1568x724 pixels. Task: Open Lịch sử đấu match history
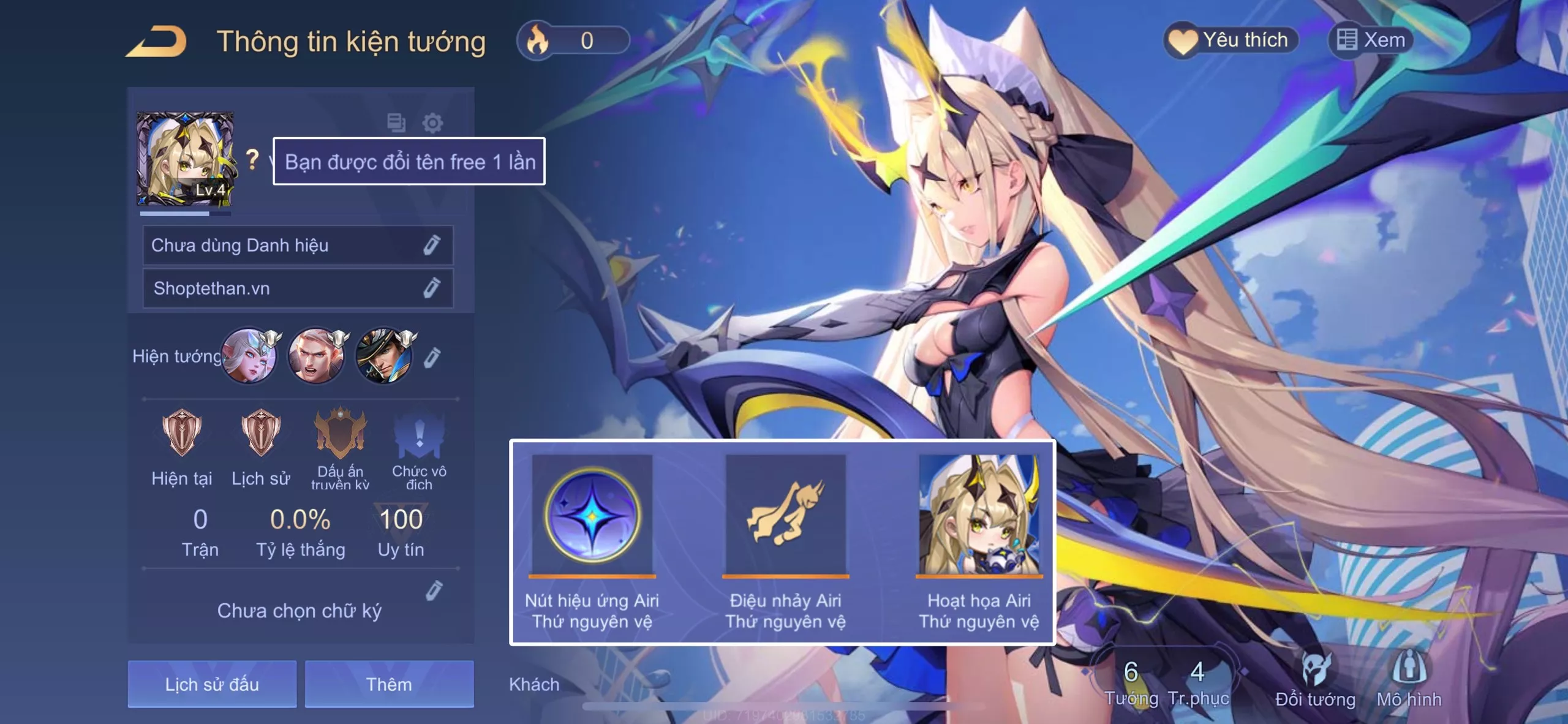pos(212,684)
